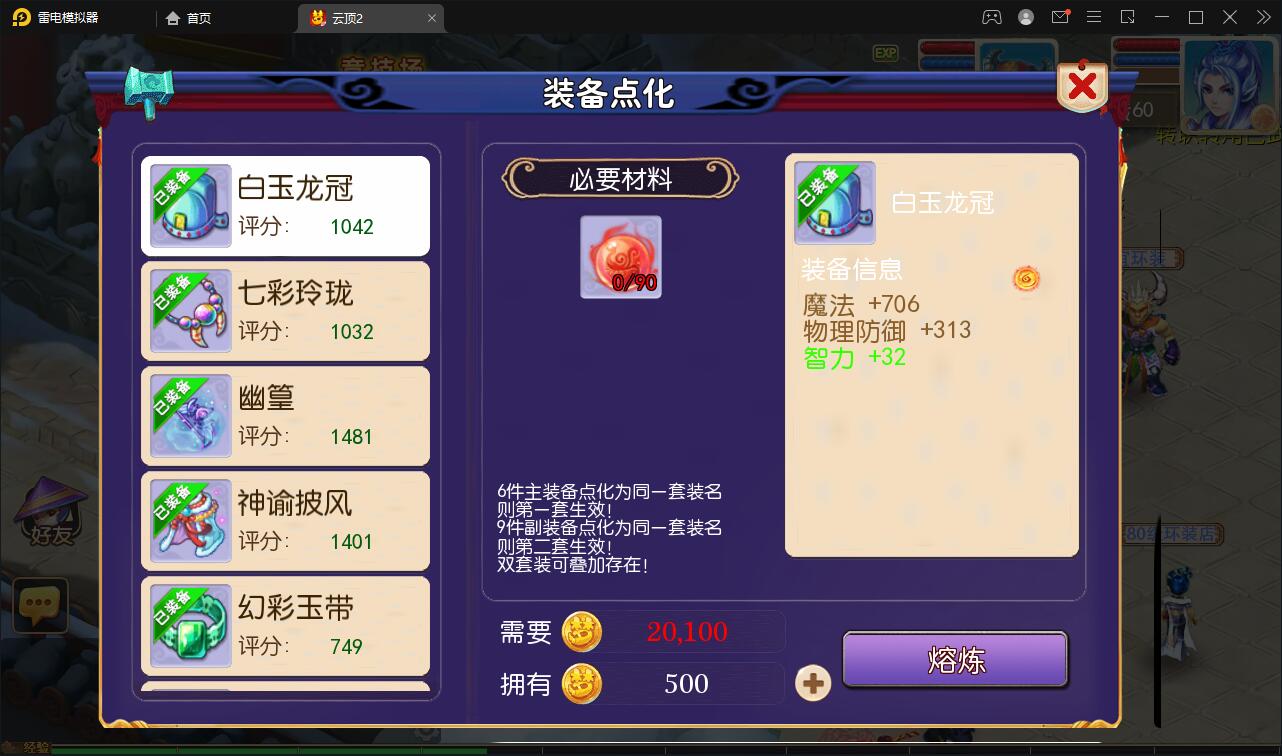
Task: Open the mail icon with red notification dot
Action: 1061,17
